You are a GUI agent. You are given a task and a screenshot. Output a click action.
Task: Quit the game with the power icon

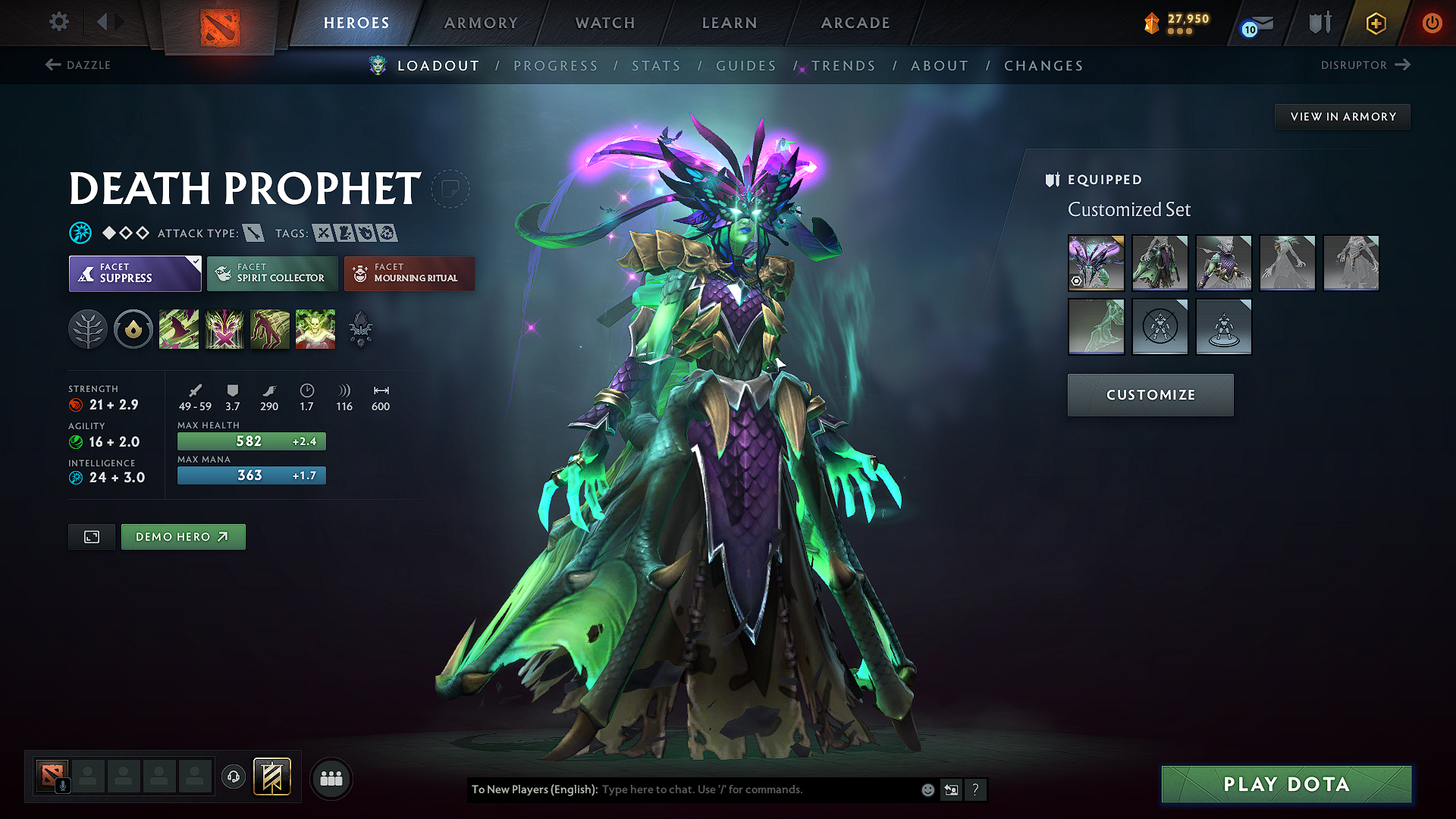pos(1432,23)
